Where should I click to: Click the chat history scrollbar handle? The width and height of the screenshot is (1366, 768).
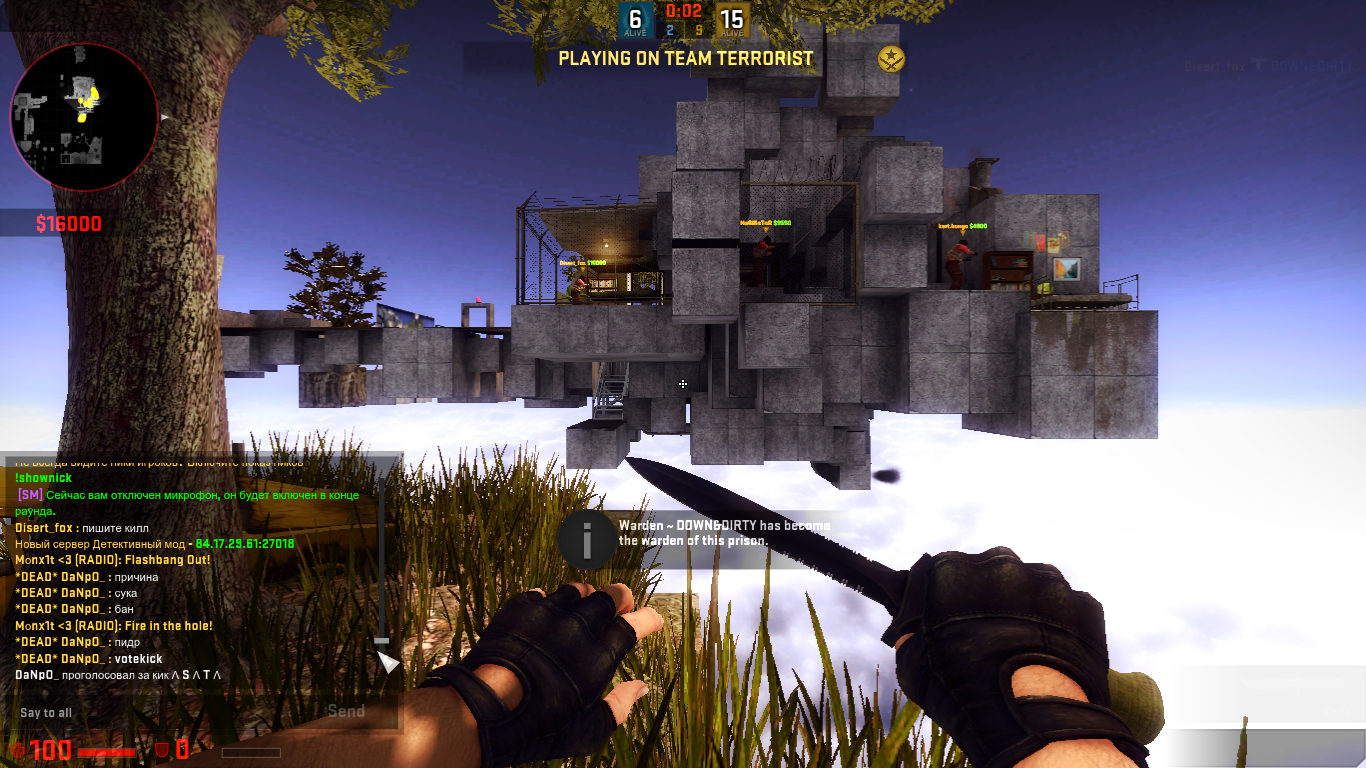381,640
